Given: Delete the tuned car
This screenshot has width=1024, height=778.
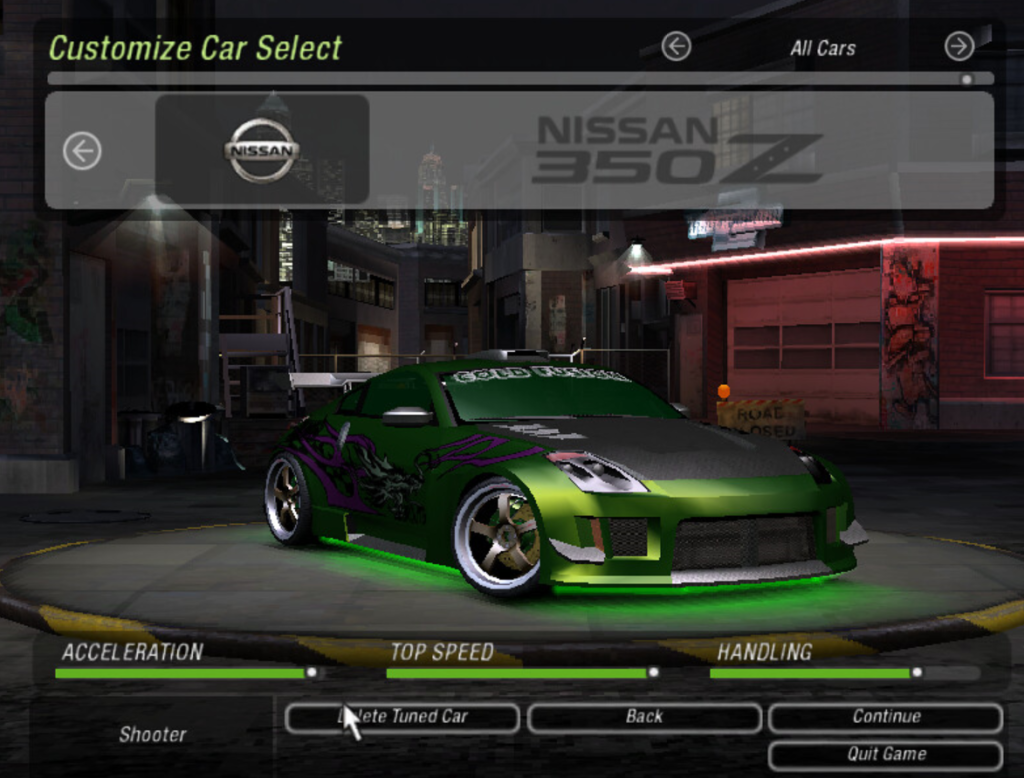Looking at the screenshot, I should [x=402, y=717].
